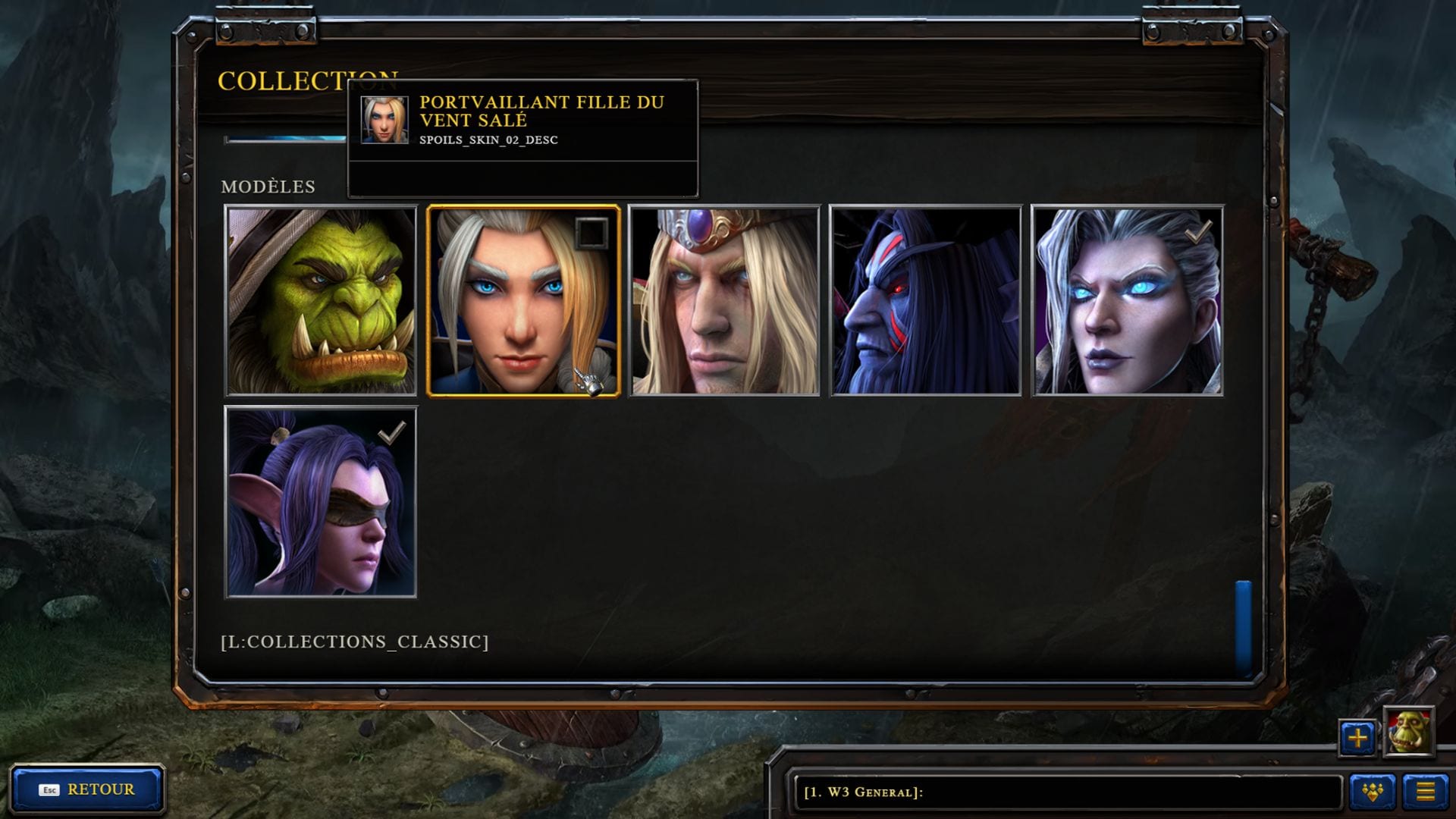Select the green orc Thrall skin

click(321, 301)
